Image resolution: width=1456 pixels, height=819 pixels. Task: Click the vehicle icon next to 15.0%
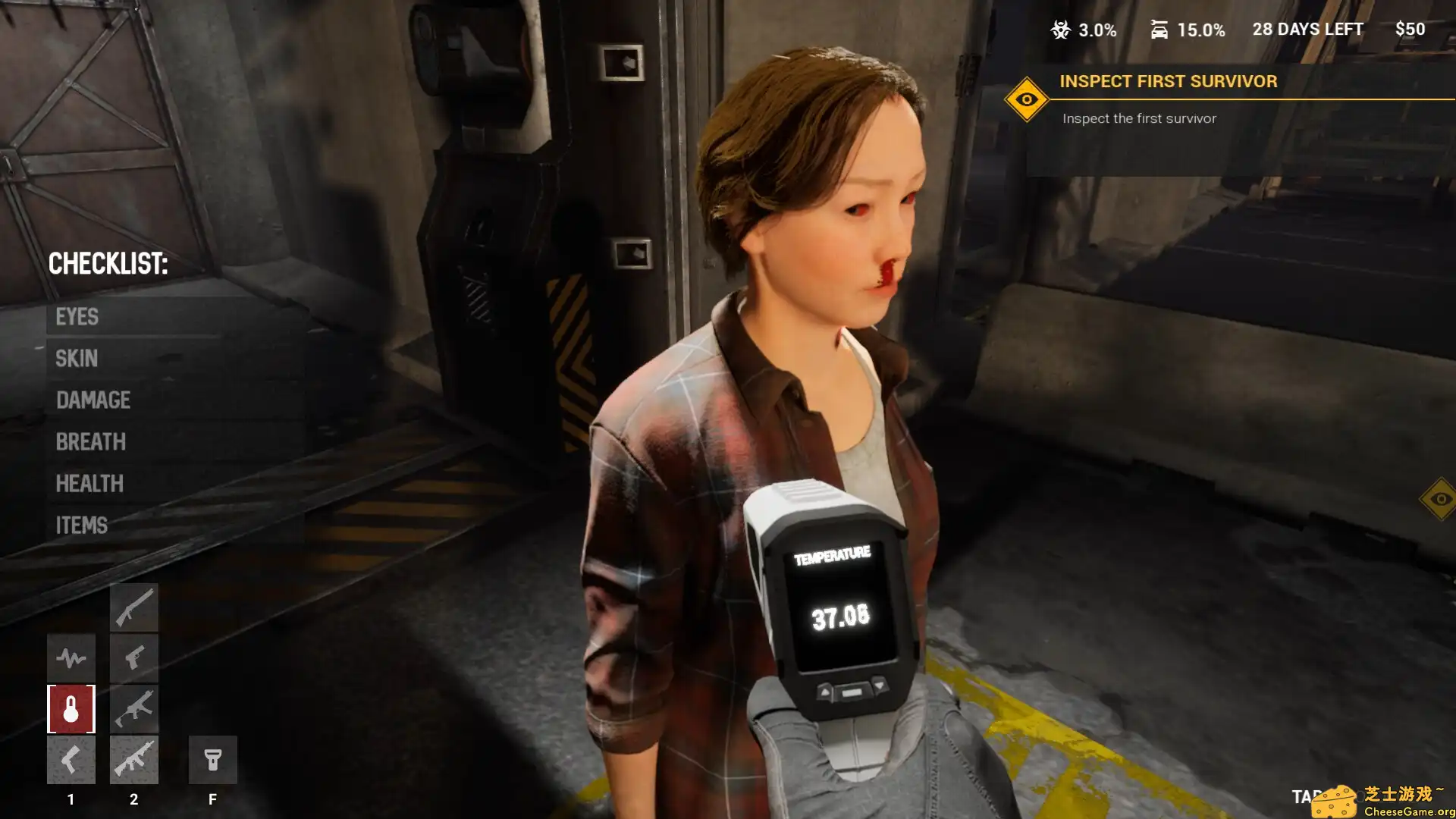click(x=1159, y=30)
